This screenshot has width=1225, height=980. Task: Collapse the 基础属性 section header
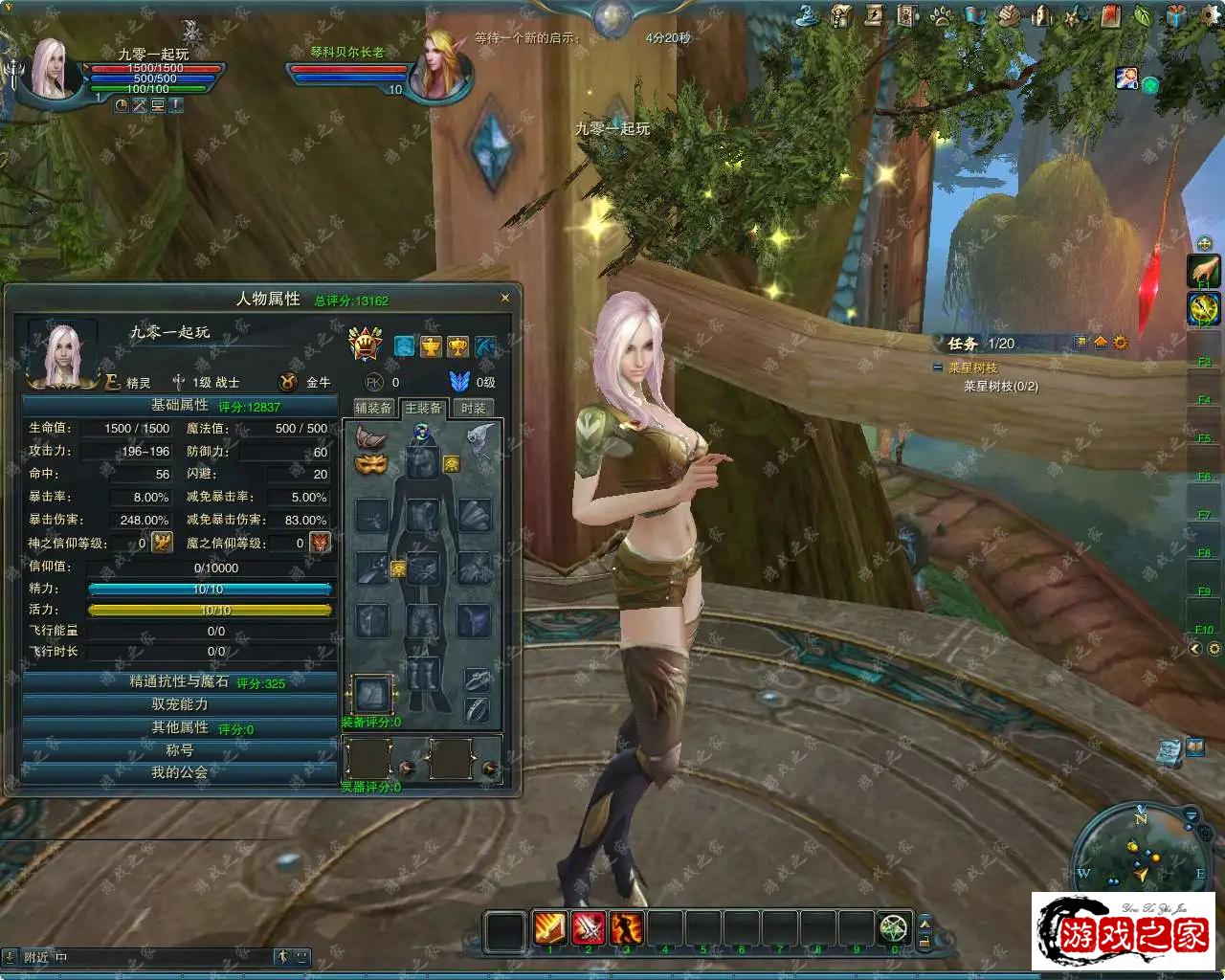pyautogui.click(x=180, y=406)
